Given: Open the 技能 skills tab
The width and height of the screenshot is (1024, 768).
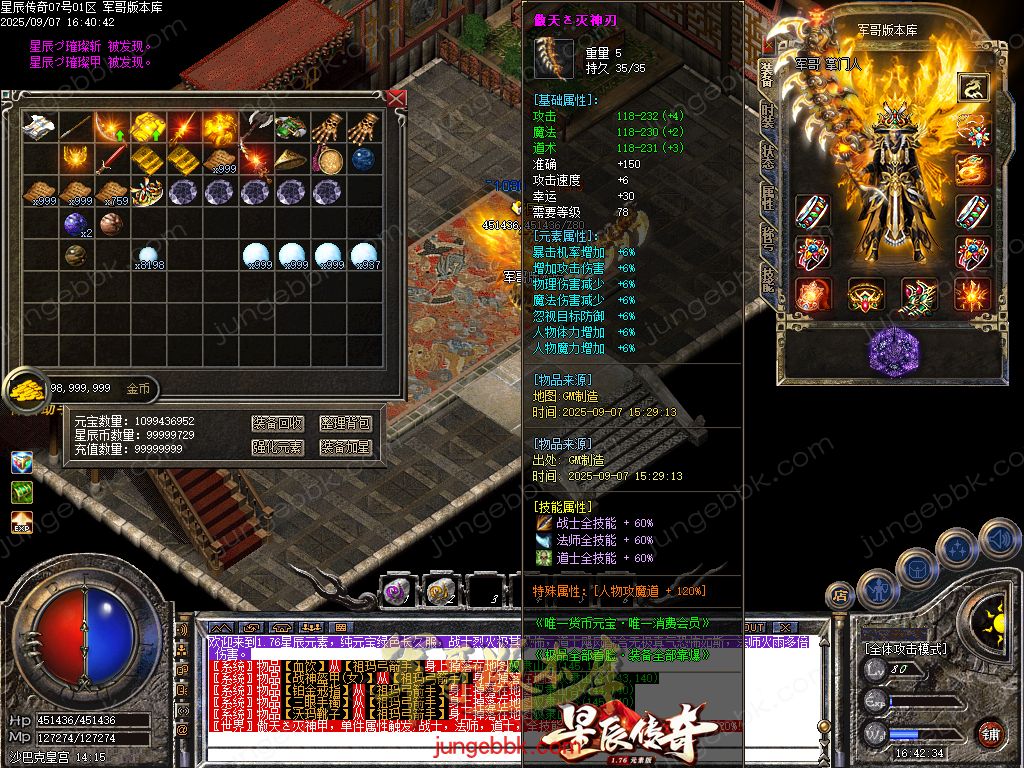Looking at the screenshot, I should [x=767, y=277].
